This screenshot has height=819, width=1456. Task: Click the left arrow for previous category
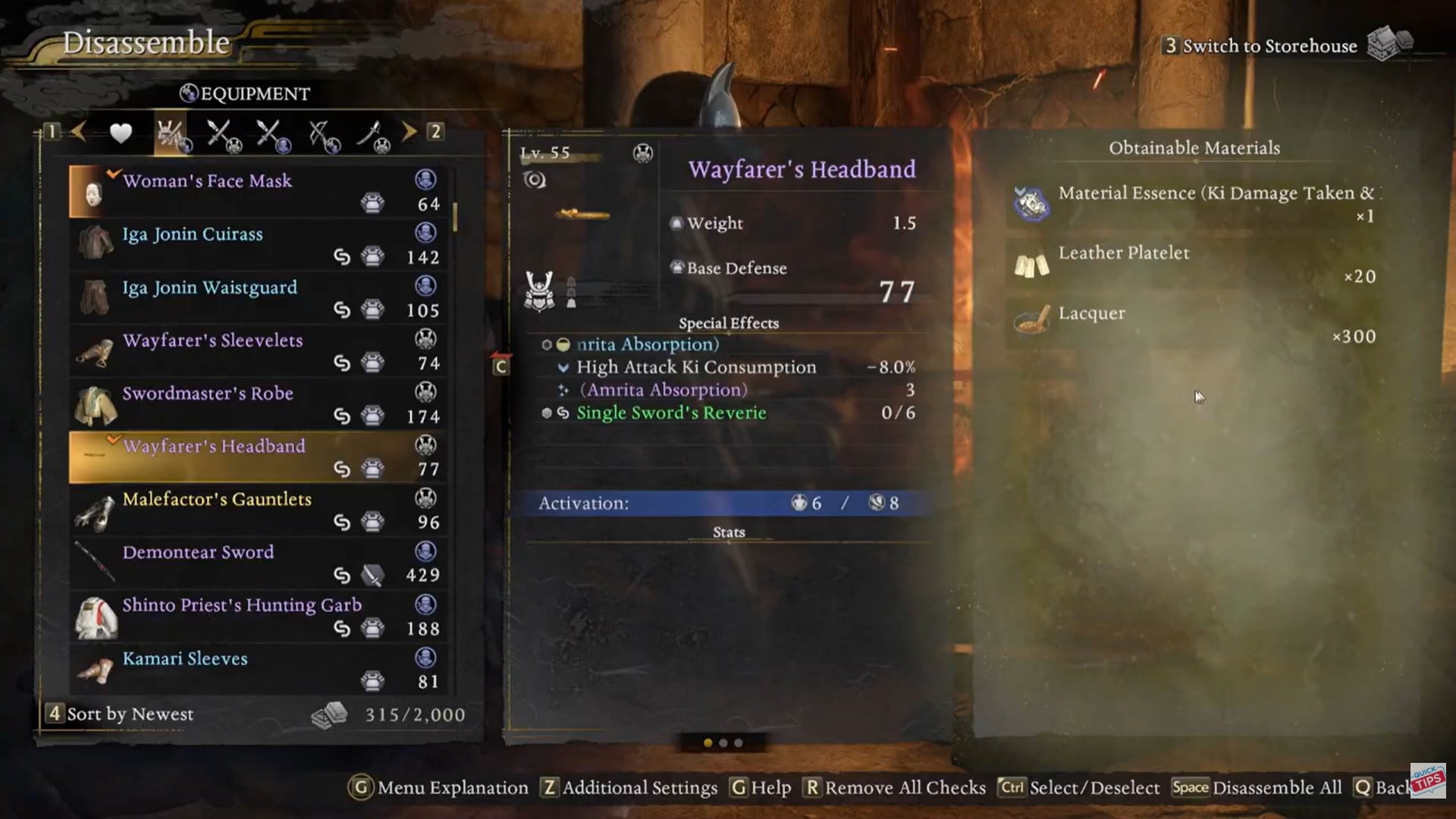(x=78, y=132)
